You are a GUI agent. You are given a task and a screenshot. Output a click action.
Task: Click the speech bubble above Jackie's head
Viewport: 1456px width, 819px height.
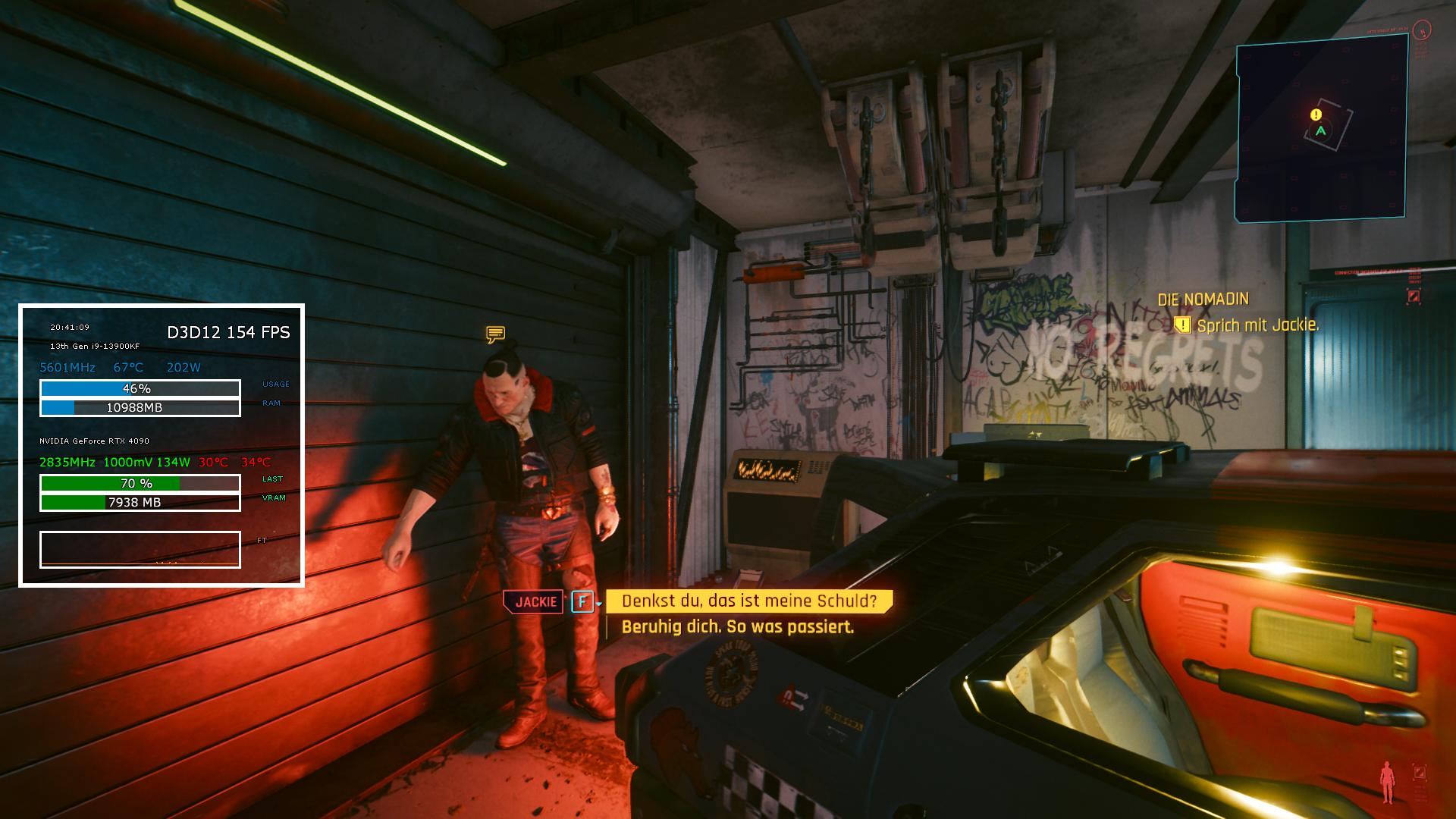click(496, 332)
